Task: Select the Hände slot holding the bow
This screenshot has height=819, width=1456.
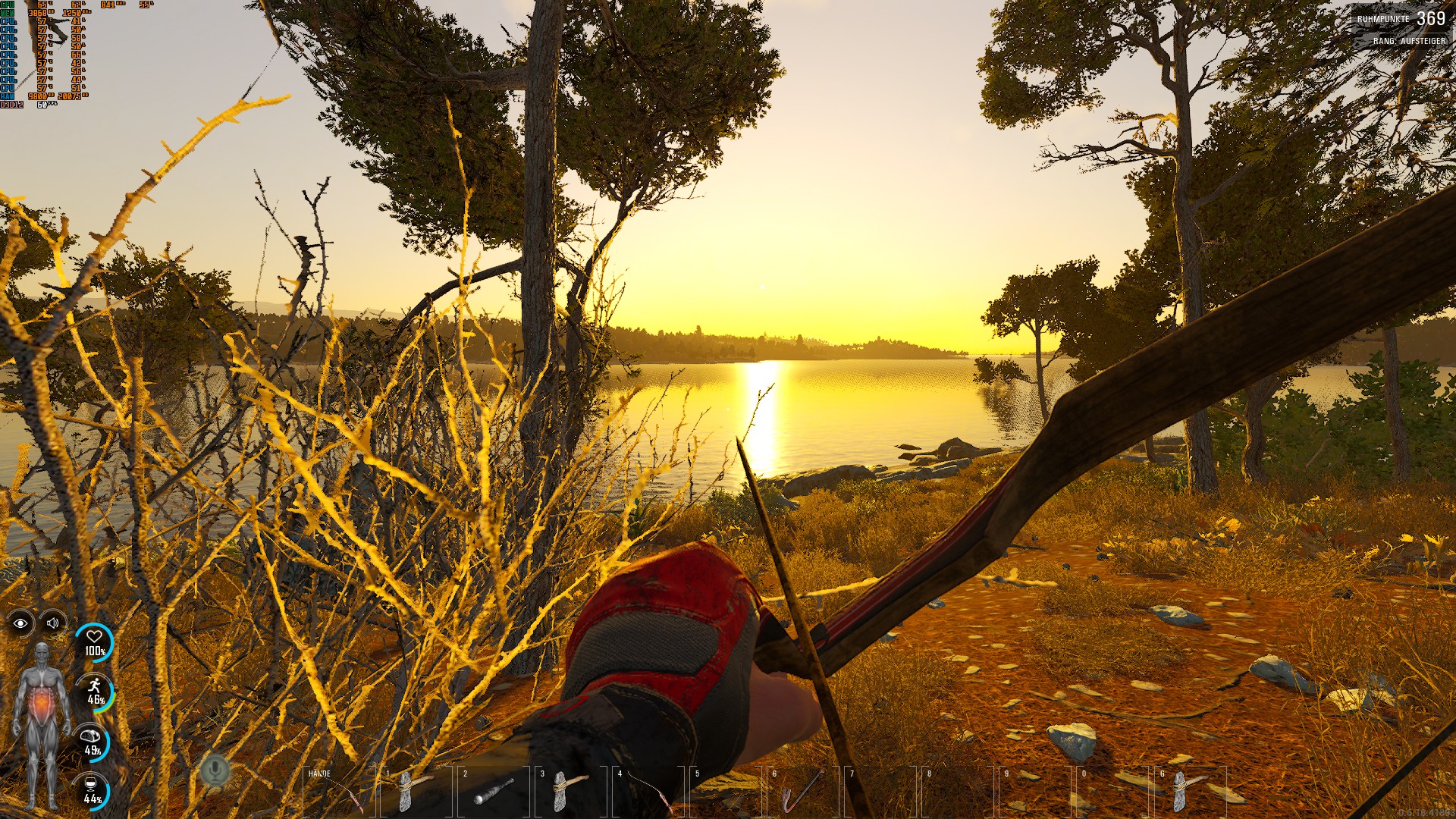Action: 339,791
